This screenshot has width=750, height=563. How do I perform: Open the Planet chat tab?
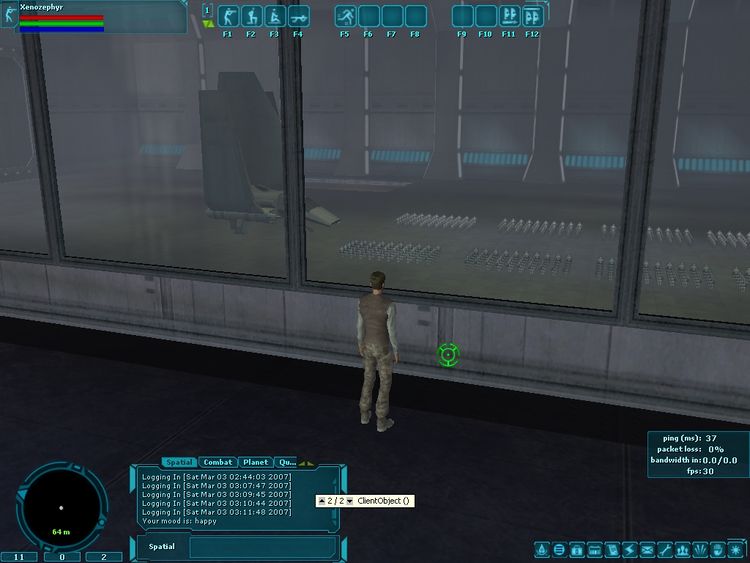255,462
